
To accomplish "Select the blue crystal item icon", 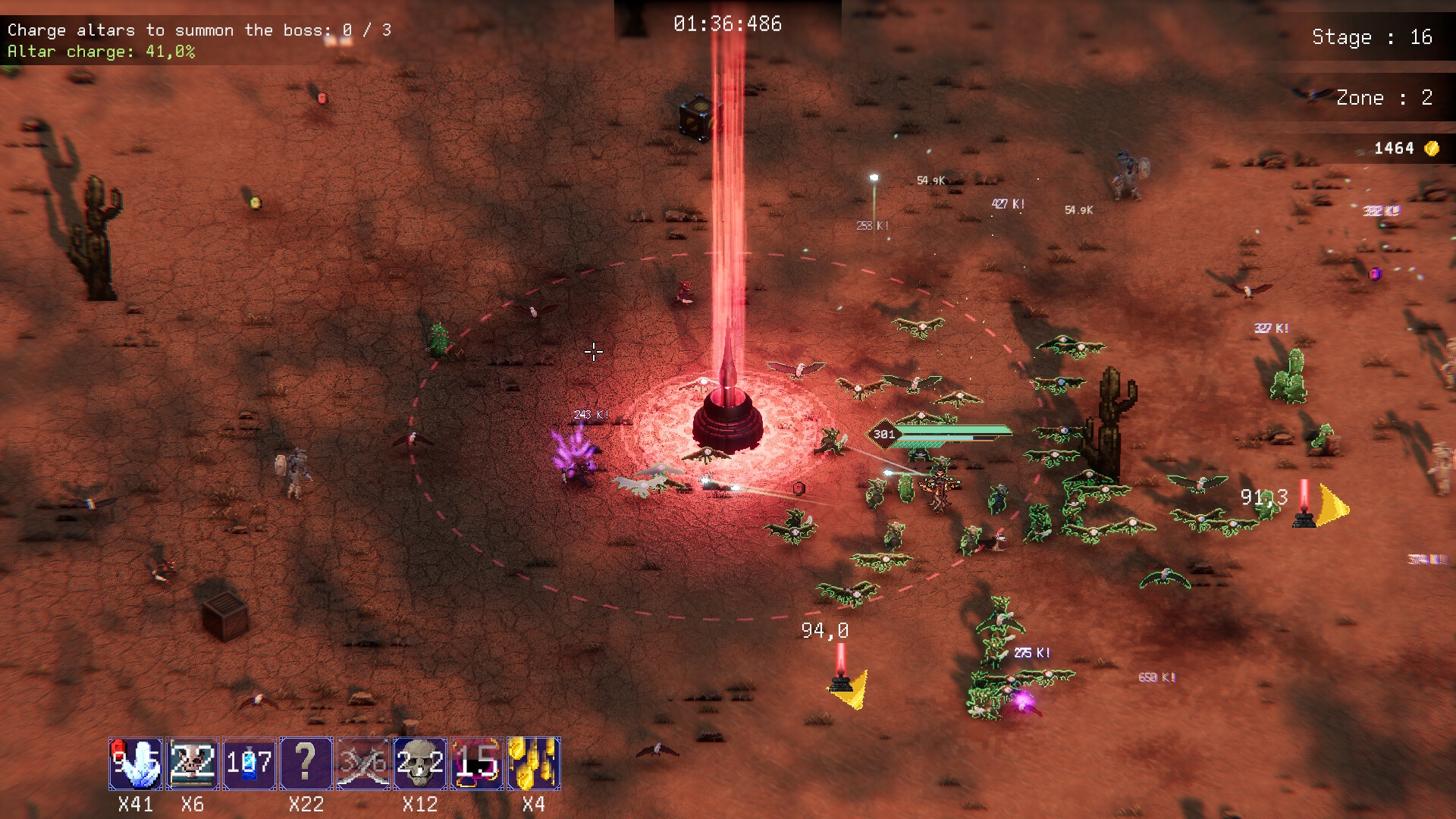I will coord(136,763).
